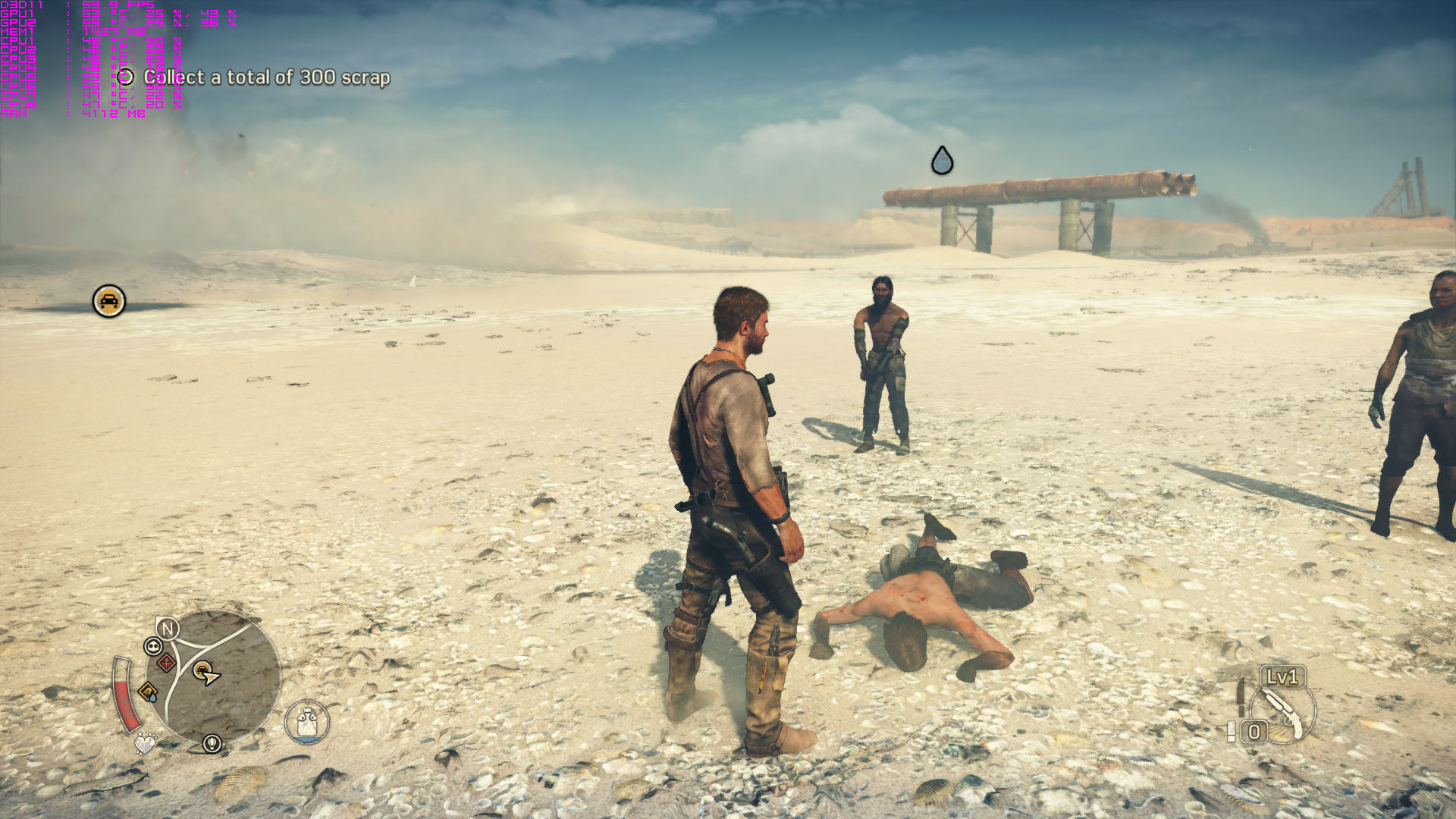Click the car icon on the minimap
Screen dimensions: 1456x819
tap(202, 670)
